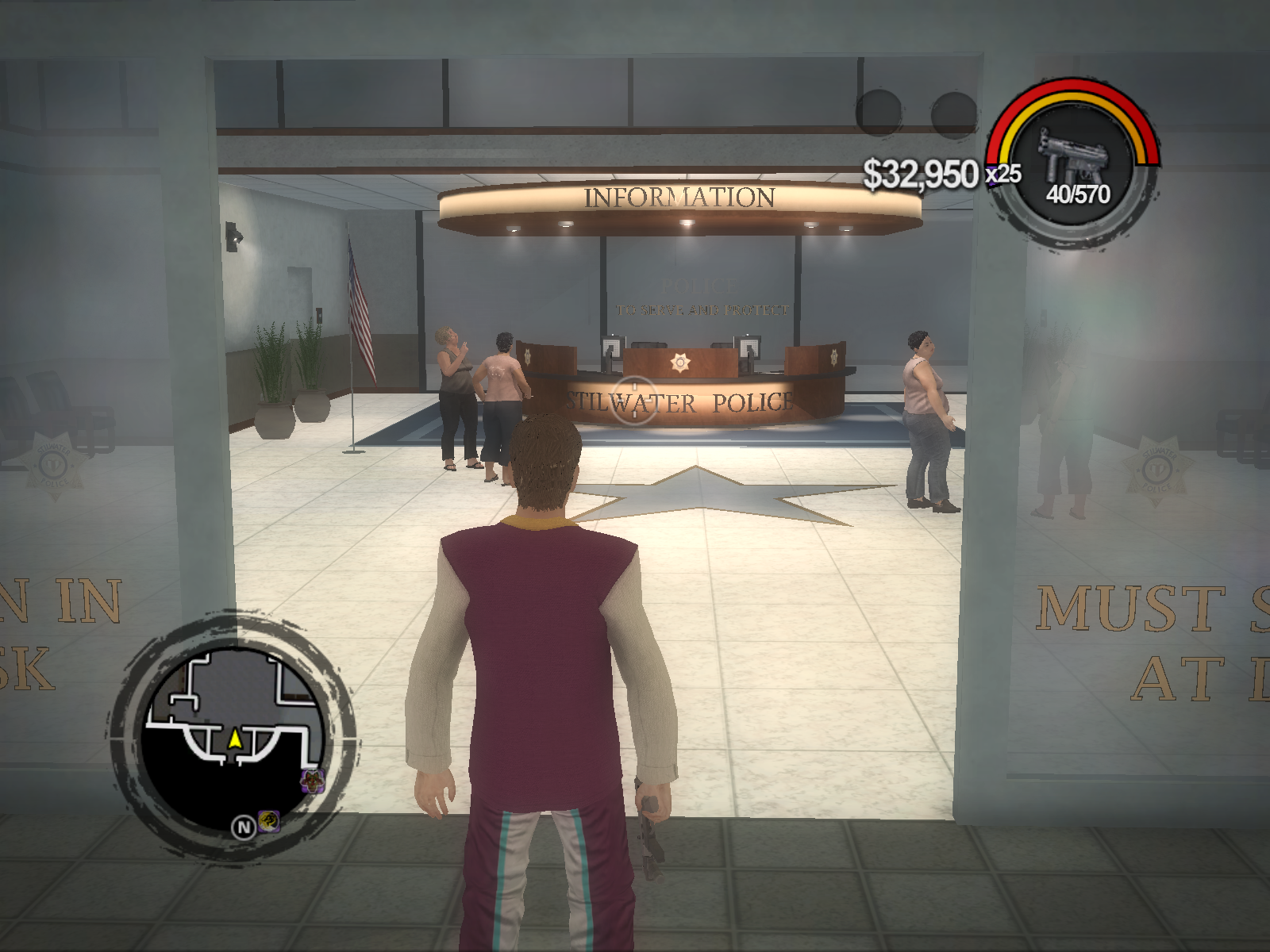
Task: Click the circular minimap
Action: coord(235,735)
